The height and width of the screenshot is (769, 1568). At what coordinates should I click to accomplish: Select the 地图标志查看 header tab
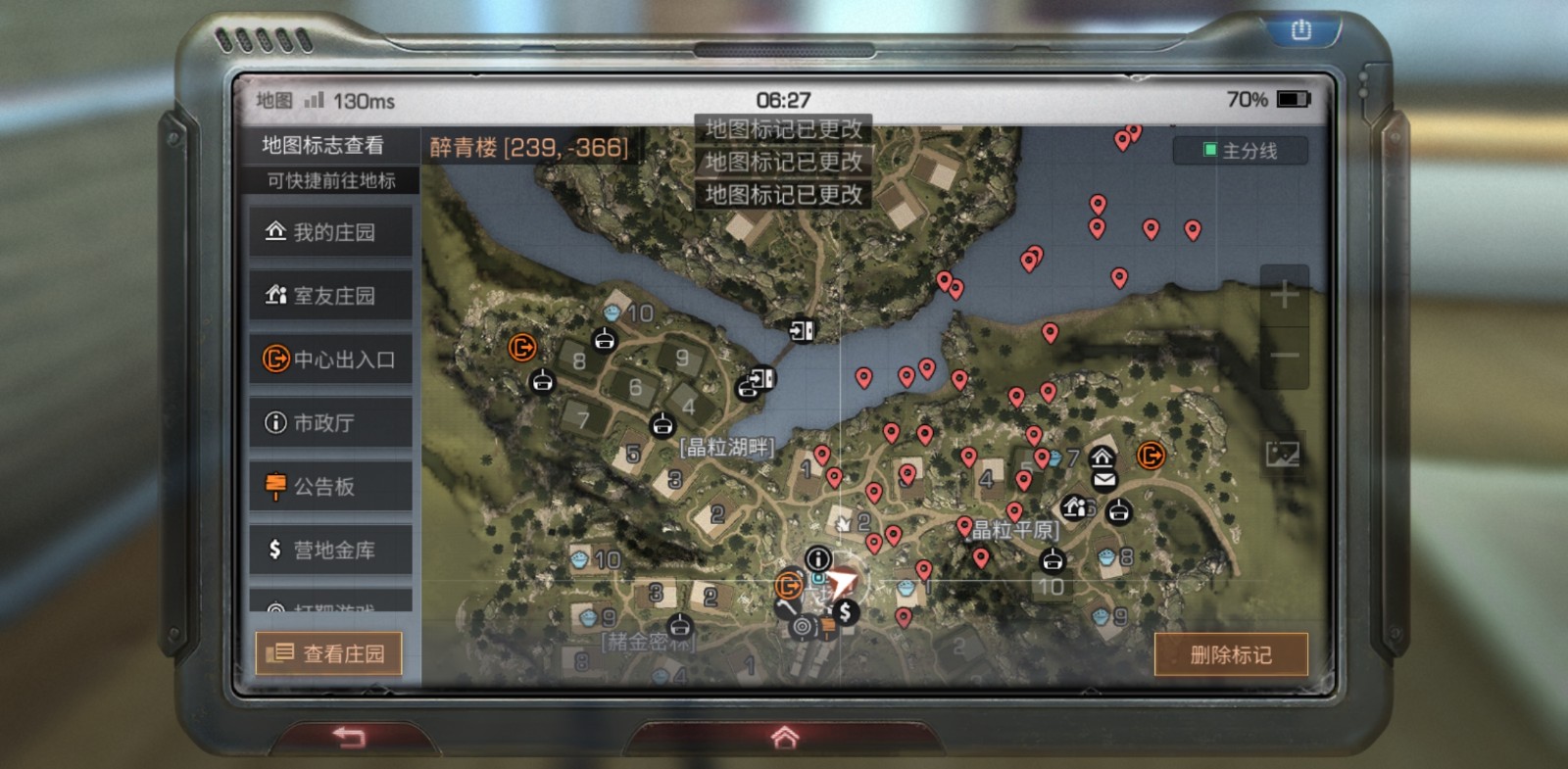coord(323,146)
